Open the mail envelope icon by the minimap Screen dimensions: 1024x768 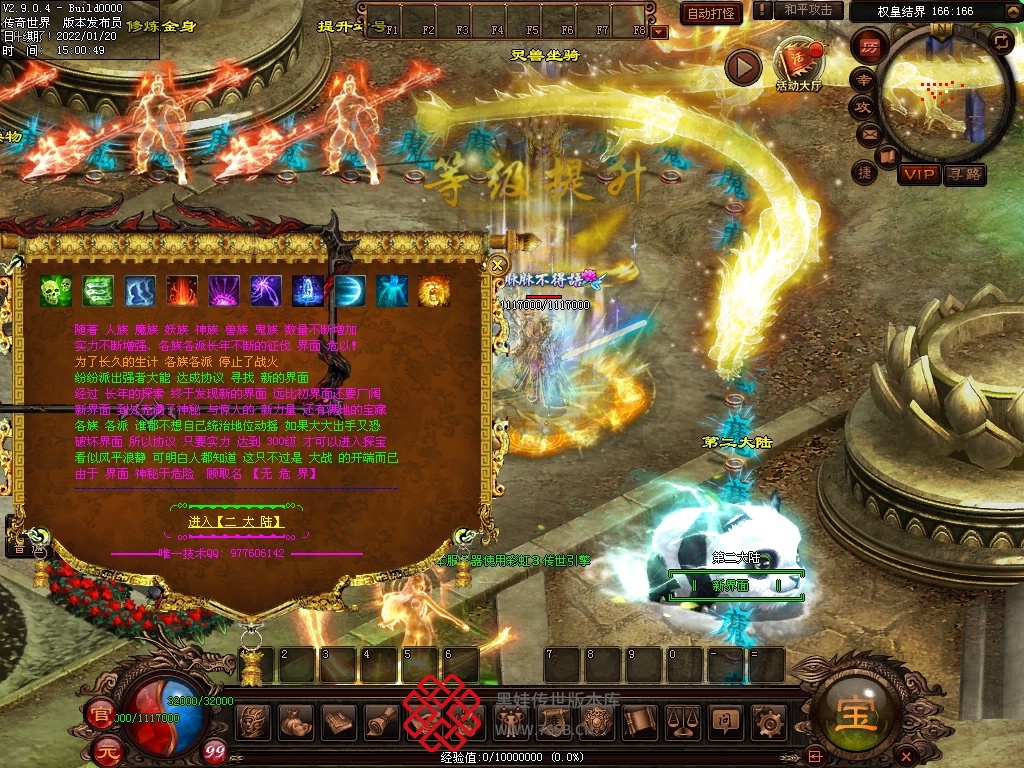[868, 133]
